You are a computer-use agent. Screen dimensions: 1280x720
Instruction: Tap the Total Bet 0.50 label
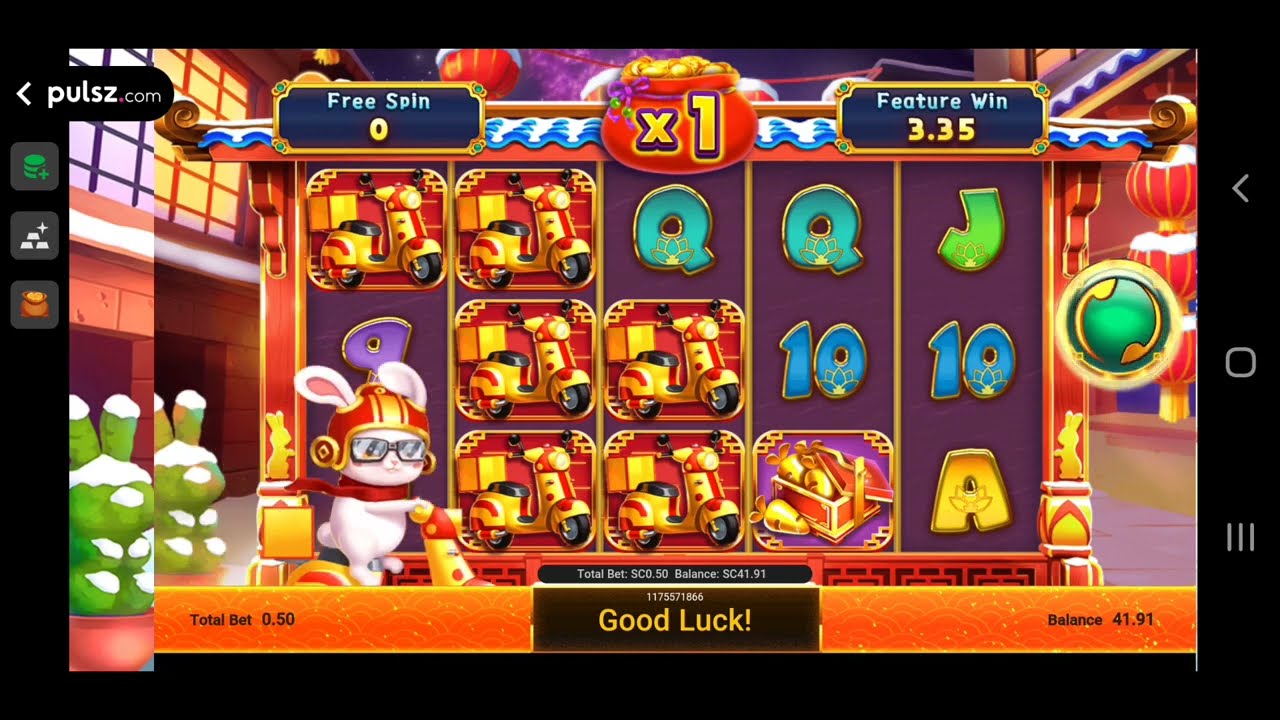click(x=240, y=620)
